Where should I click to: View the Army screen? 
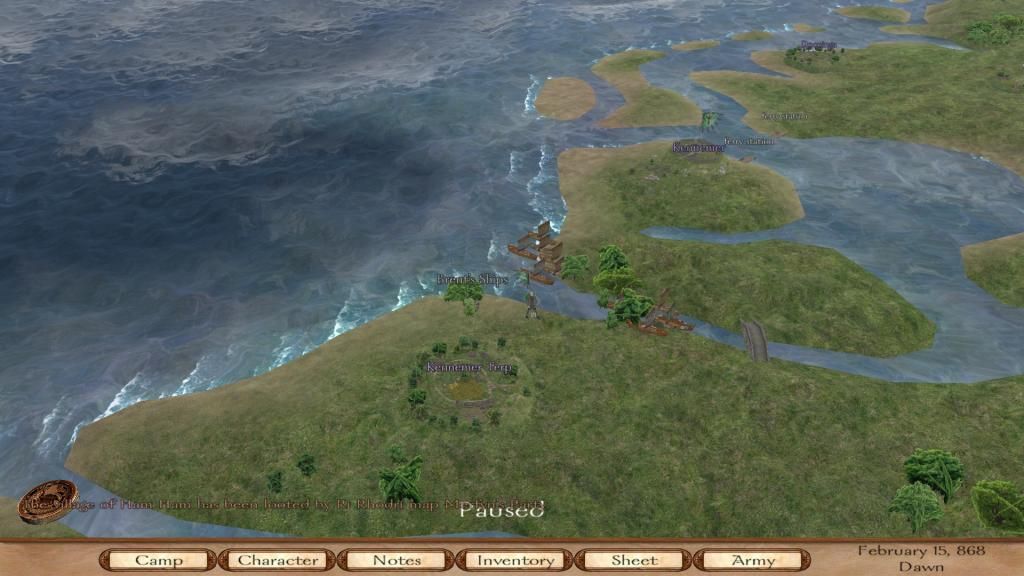coord(753,560)
